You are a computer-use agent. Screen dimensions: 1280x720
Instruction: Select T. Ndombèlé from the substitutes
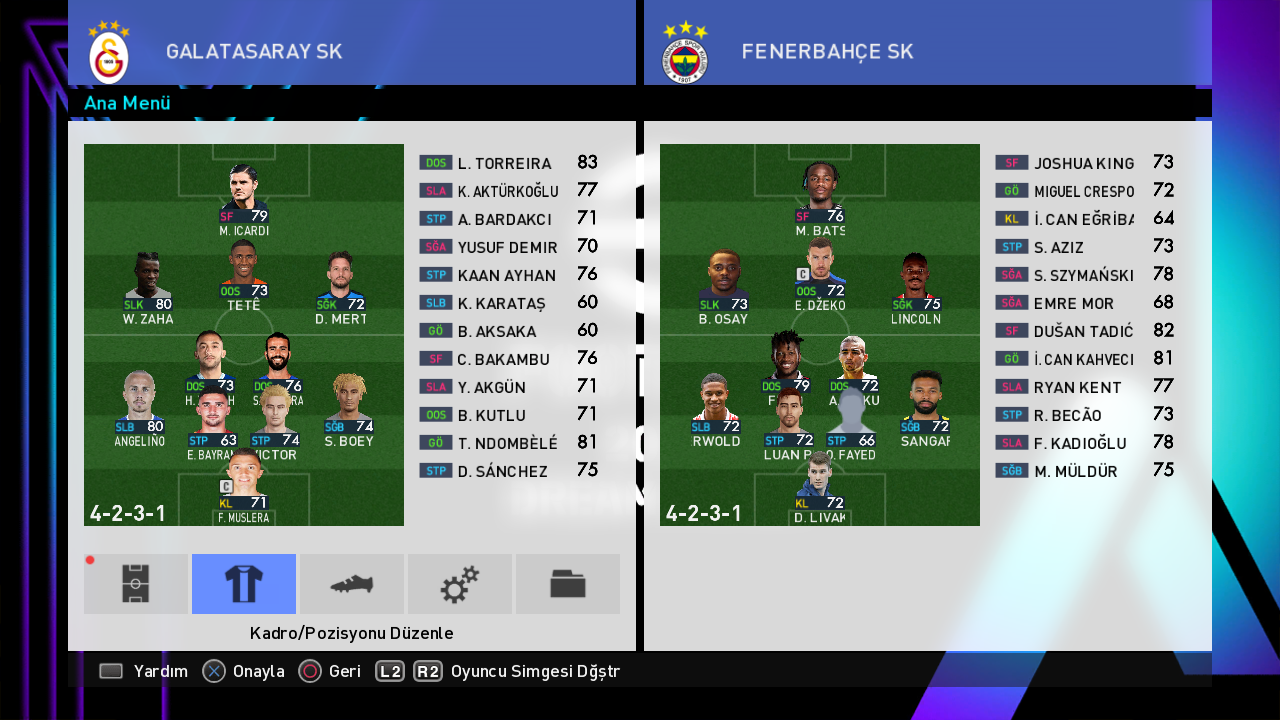(507, 443)
